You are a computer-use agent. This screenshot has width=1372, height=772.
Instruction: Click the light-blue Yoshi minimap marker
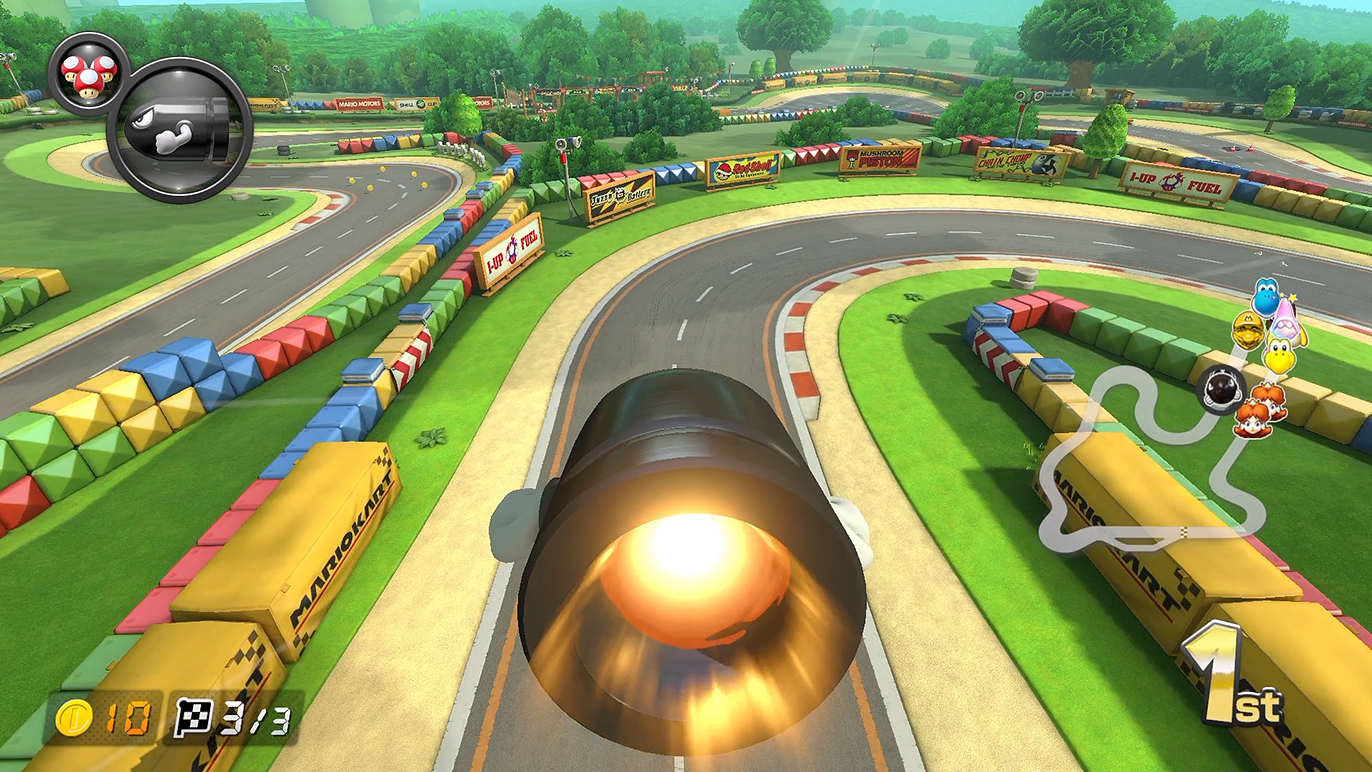(x=1267, y=297)
